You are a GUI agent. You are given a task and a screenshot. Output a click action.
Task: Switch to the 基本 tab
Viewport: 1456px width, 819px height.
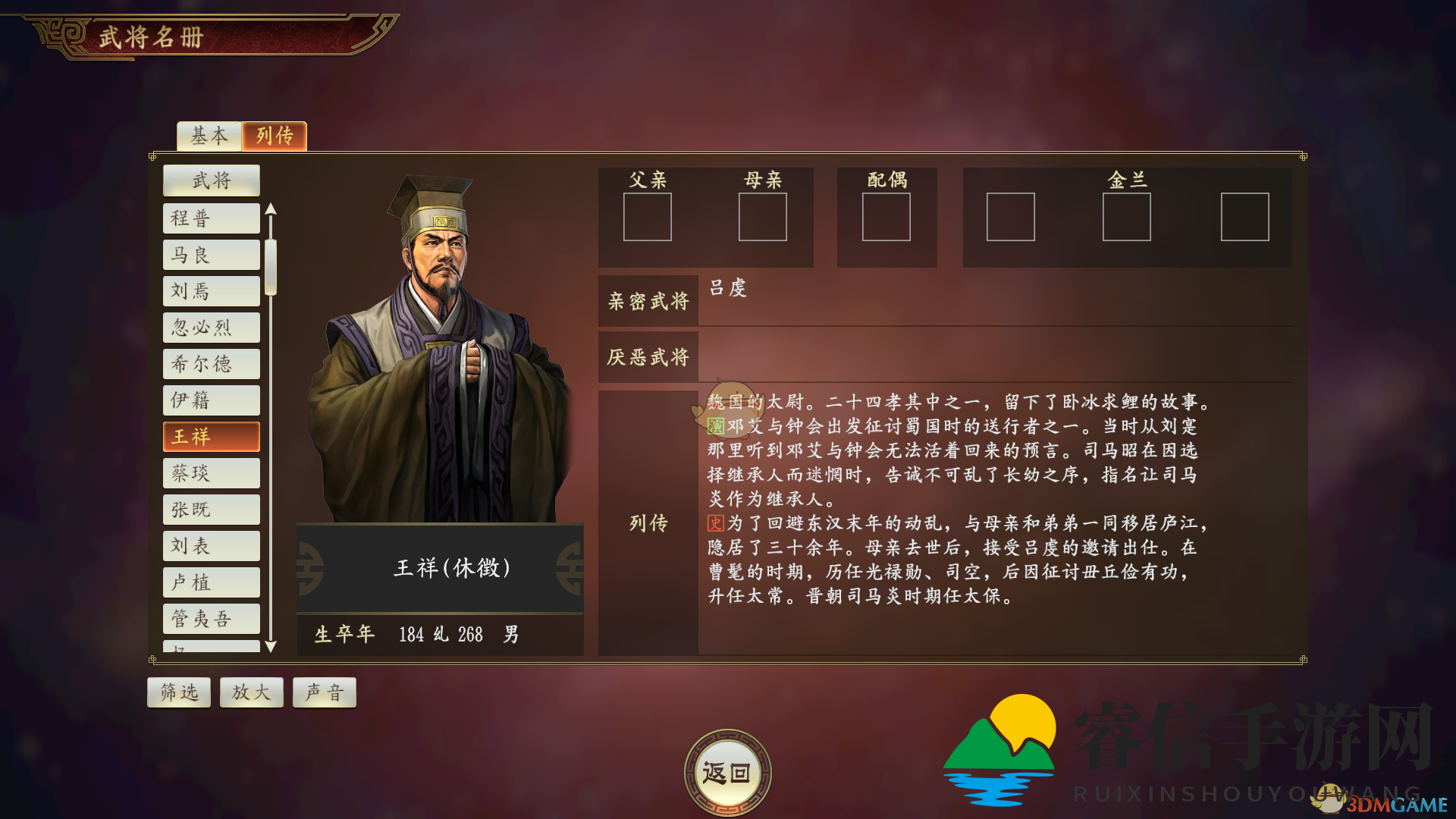tap(209, 136)
